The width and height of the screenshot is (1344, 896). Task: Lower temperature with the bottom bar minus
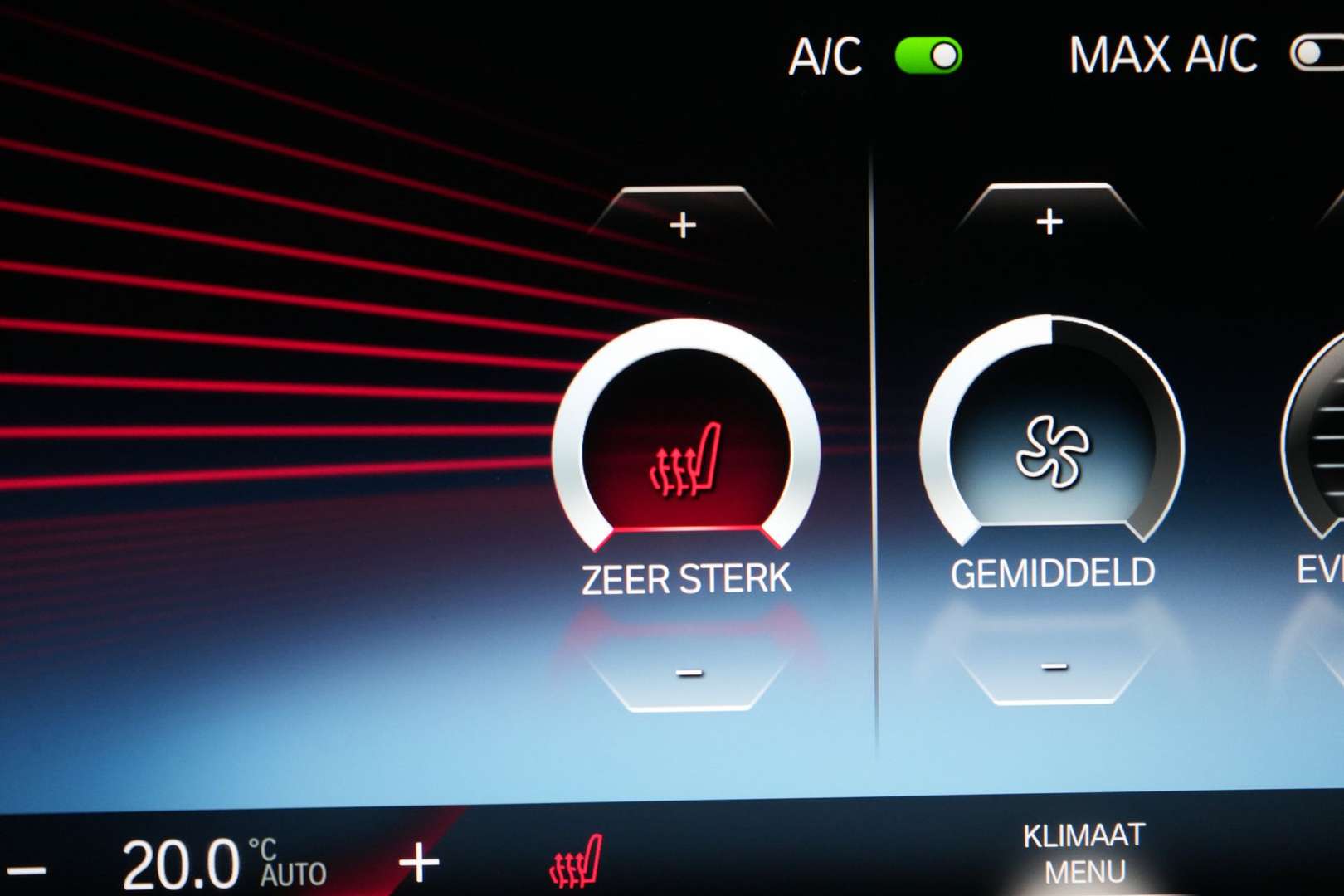pos(27,869)
